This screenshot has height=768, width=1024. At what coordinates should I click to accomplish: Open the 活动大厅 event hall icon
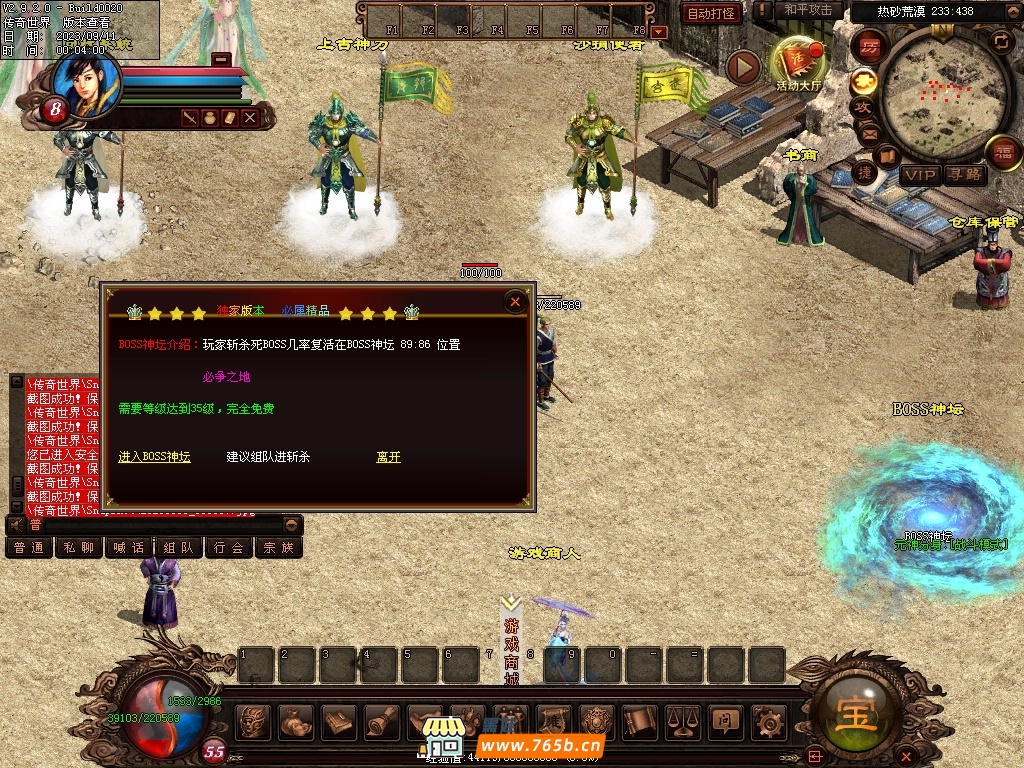(x=798, y=64)
